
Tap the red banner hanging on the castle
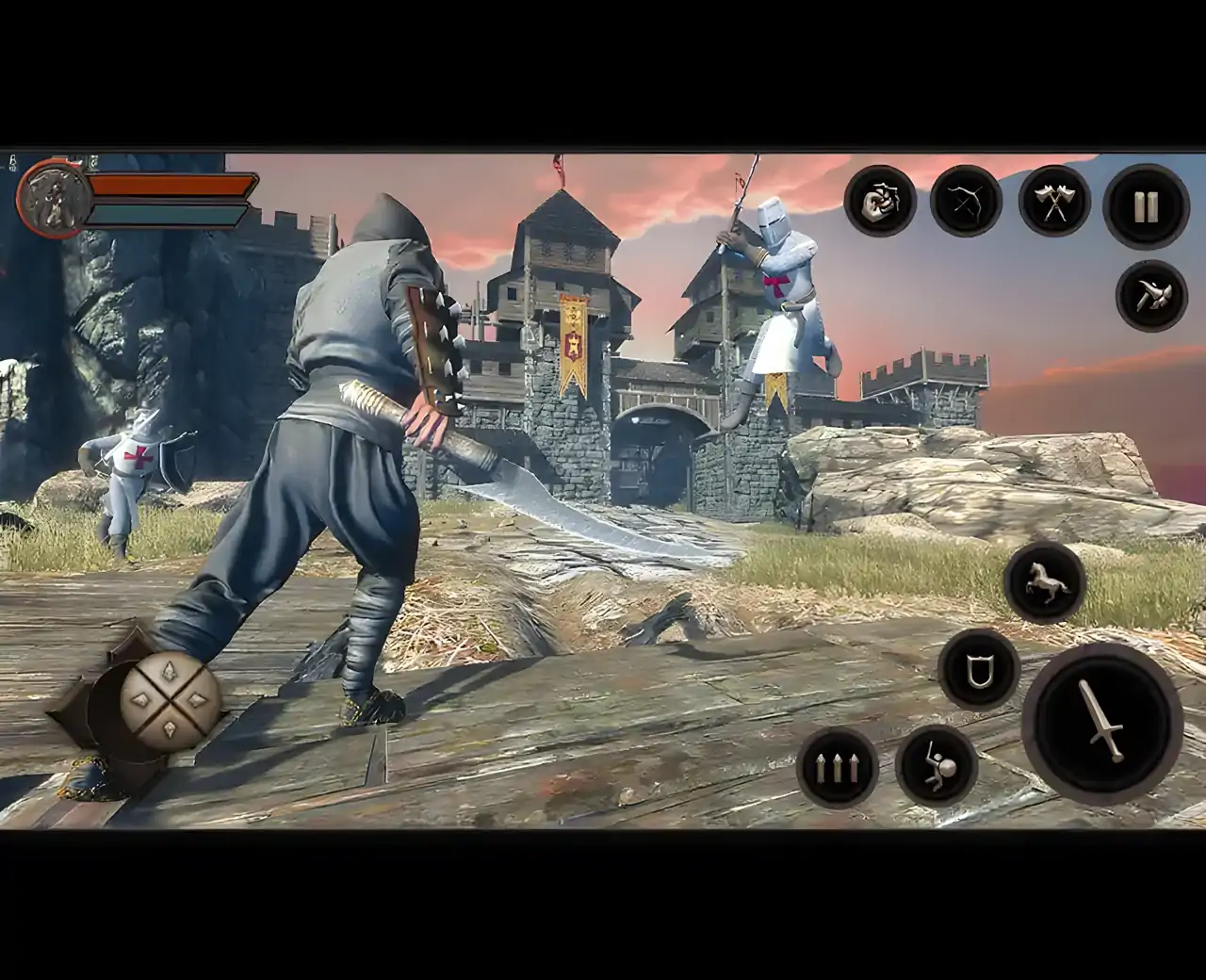(573, 349)
